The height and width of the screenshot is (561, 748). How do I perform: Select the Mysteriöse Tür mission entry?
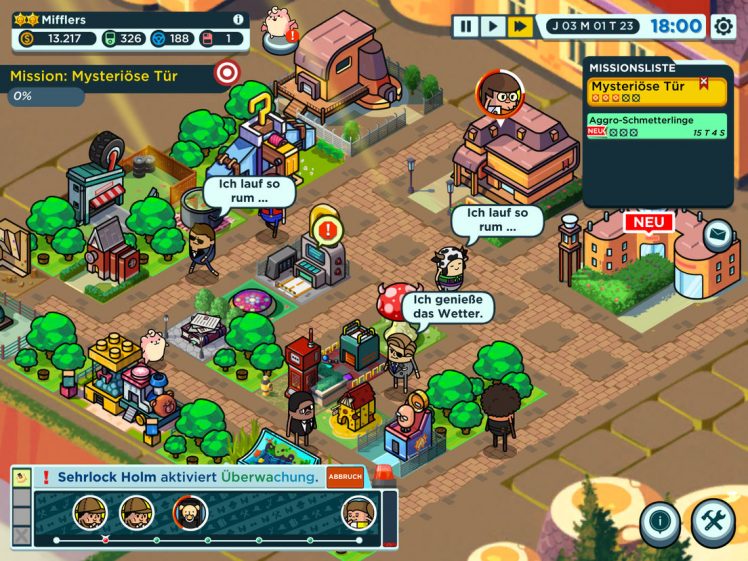click(x=656, y=91)
